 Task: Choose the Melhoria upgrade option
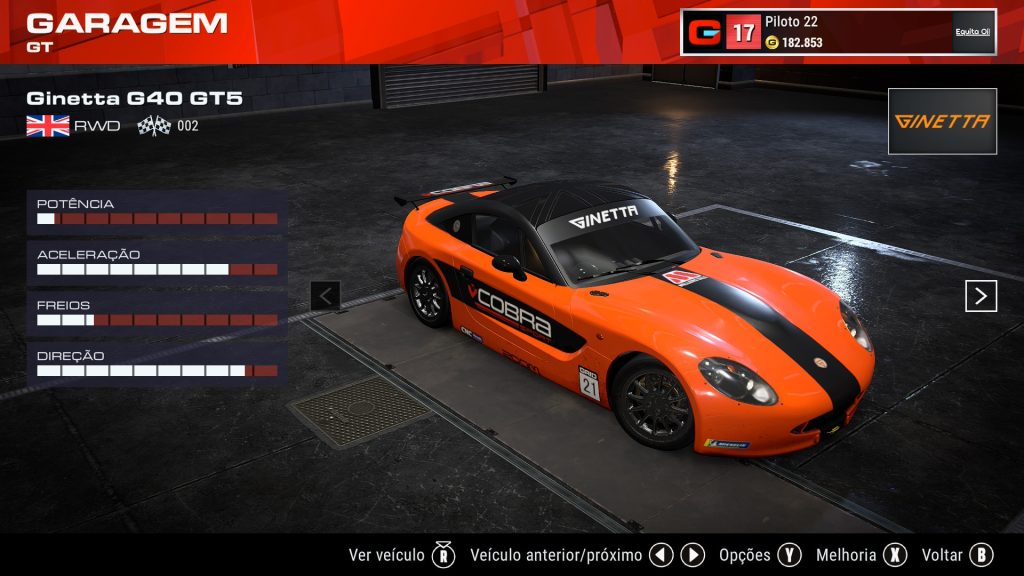860,555
